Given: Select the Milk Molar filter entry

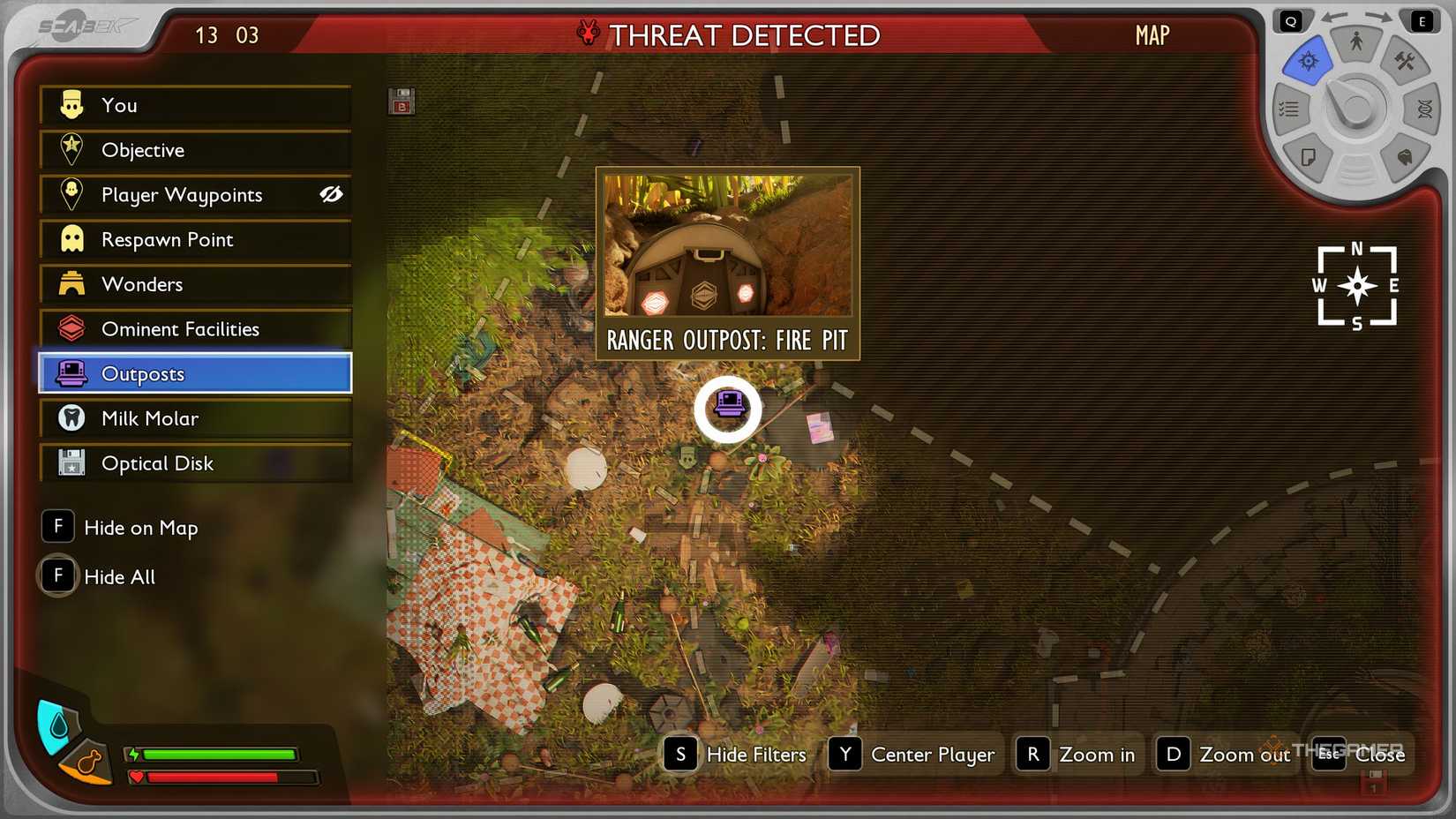Looking at the screenshot, I should coord(194,417).
